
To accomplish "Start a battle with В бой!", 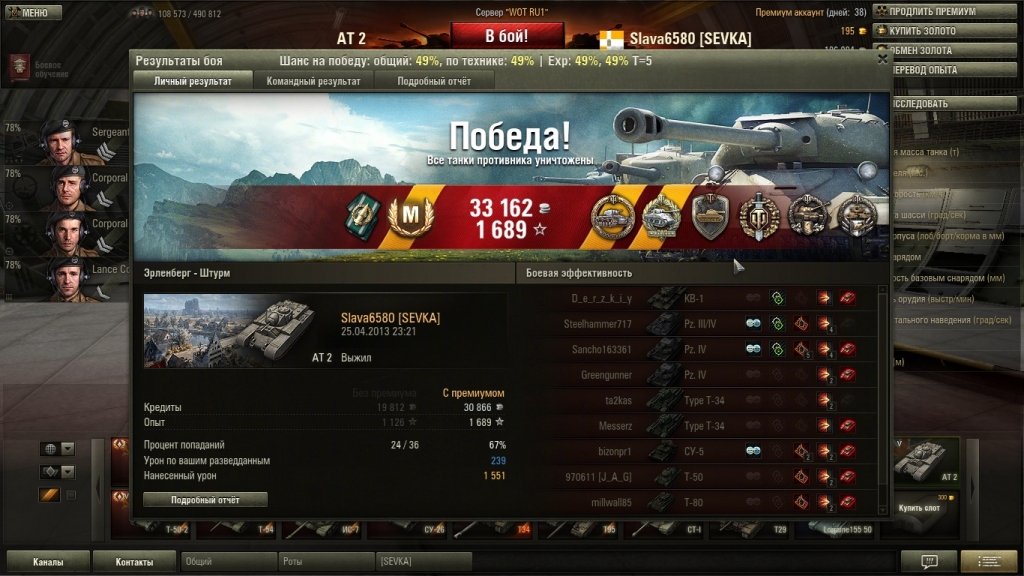I will click(506, 36).
